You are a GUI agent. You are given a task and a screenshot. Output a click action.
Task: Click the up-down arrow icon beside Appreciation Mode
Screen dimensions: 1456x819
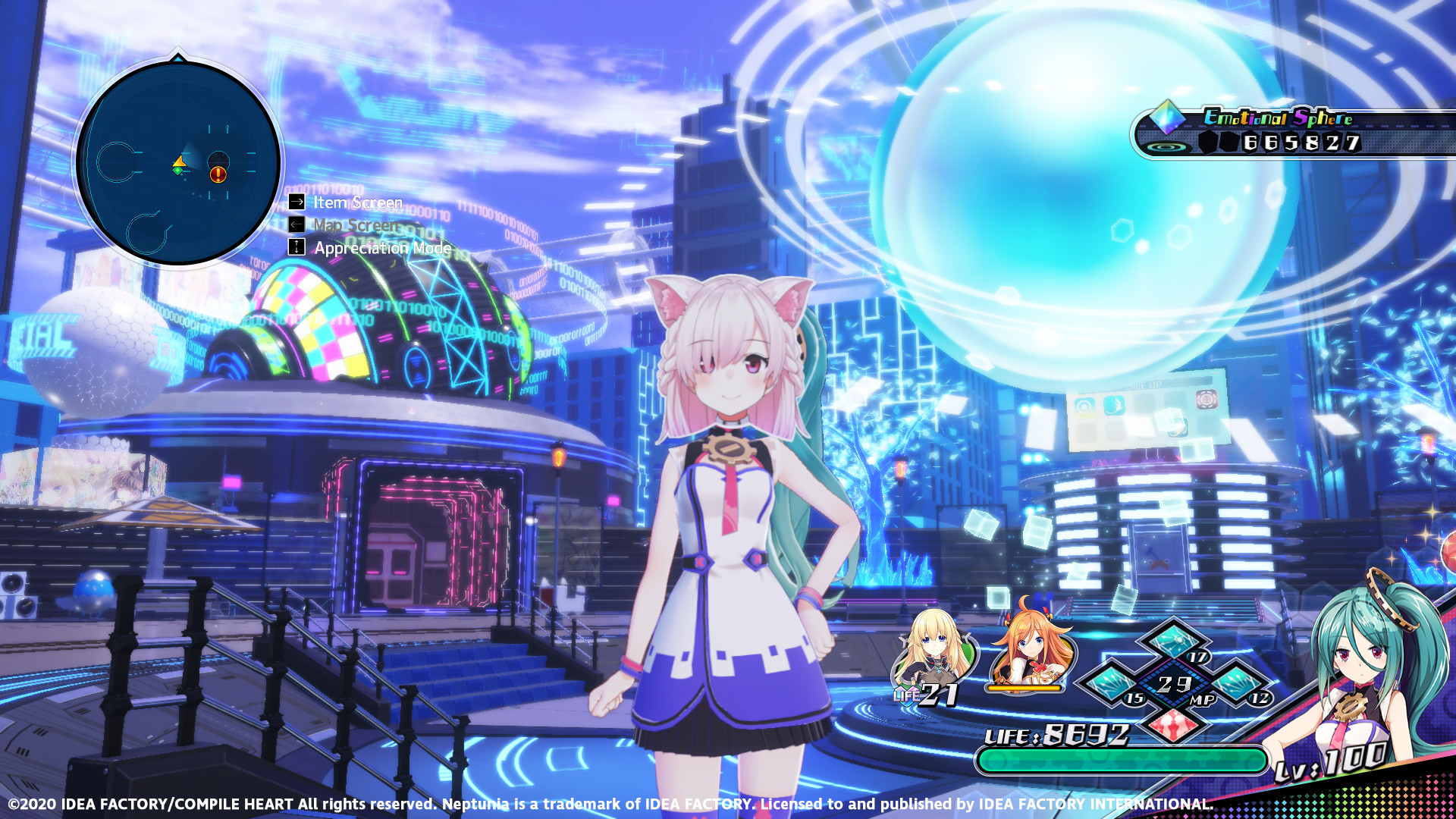296,247
